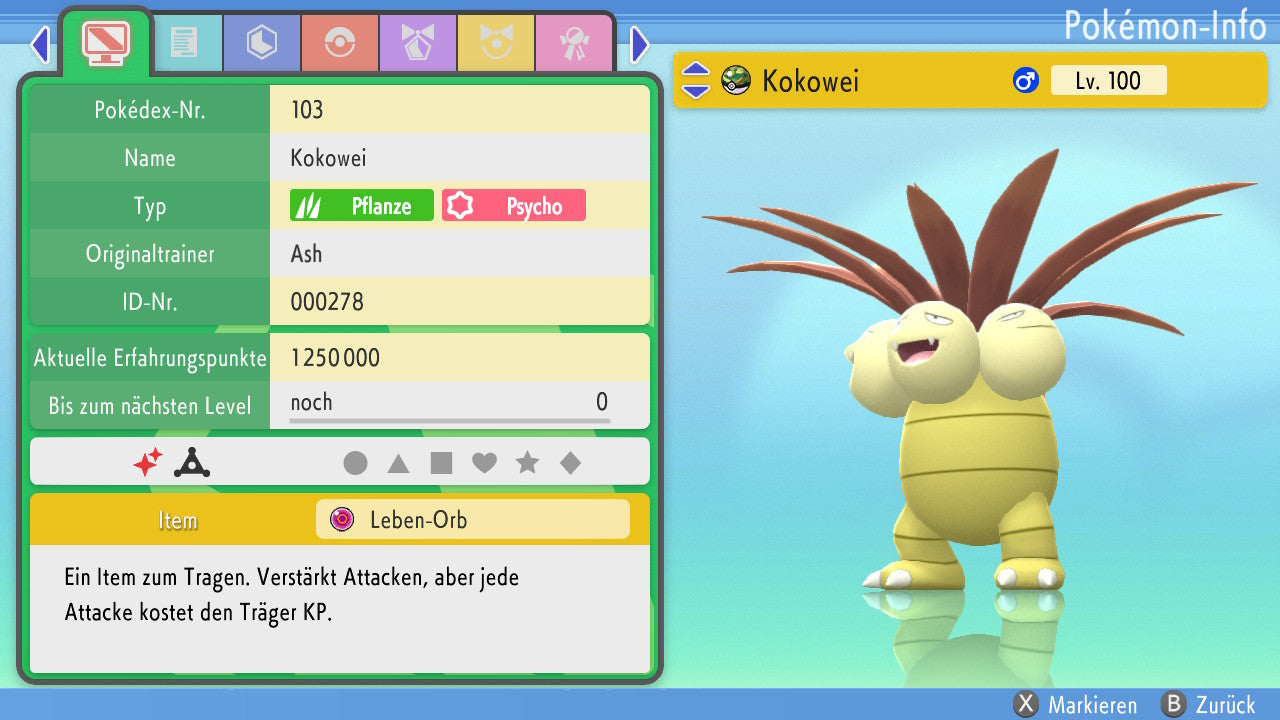Image resolution: width=1280 pixels, height=720 pixels.
Task: Click the Psycho type badge
Action: (x=514, y=206)
